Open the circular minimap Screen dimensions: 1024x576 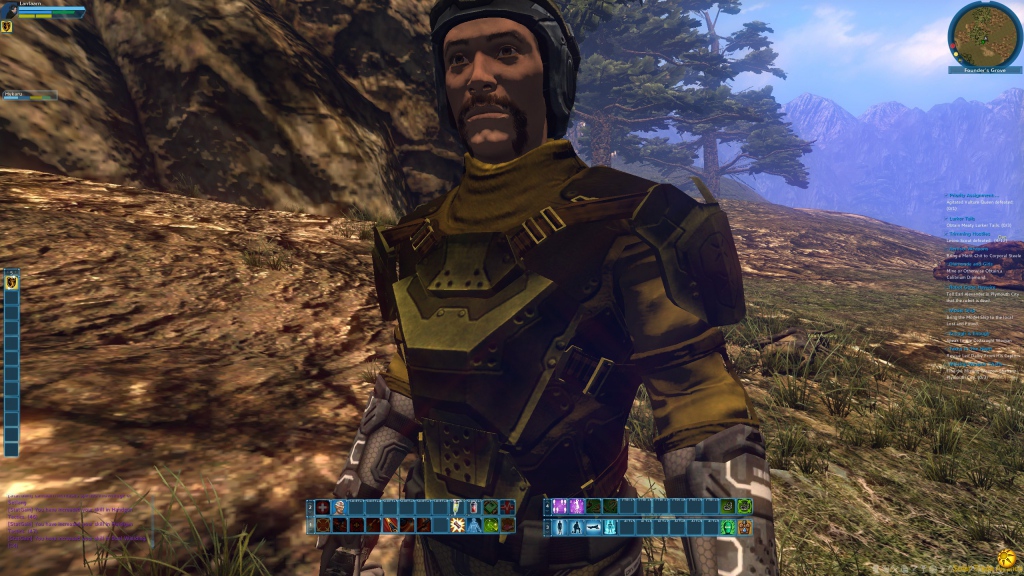pyautogui.click(x=985, y=33)
